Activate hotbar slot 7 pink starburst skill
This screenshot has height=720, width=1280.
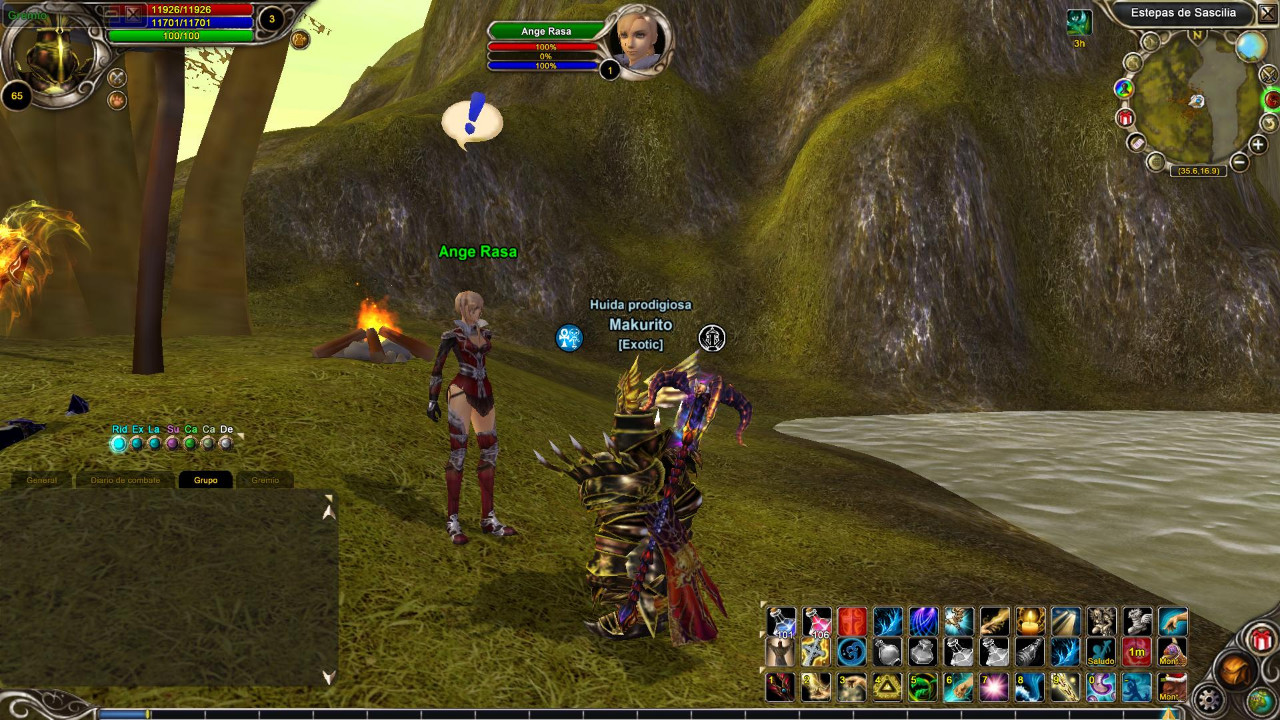(x=994, y=687)
